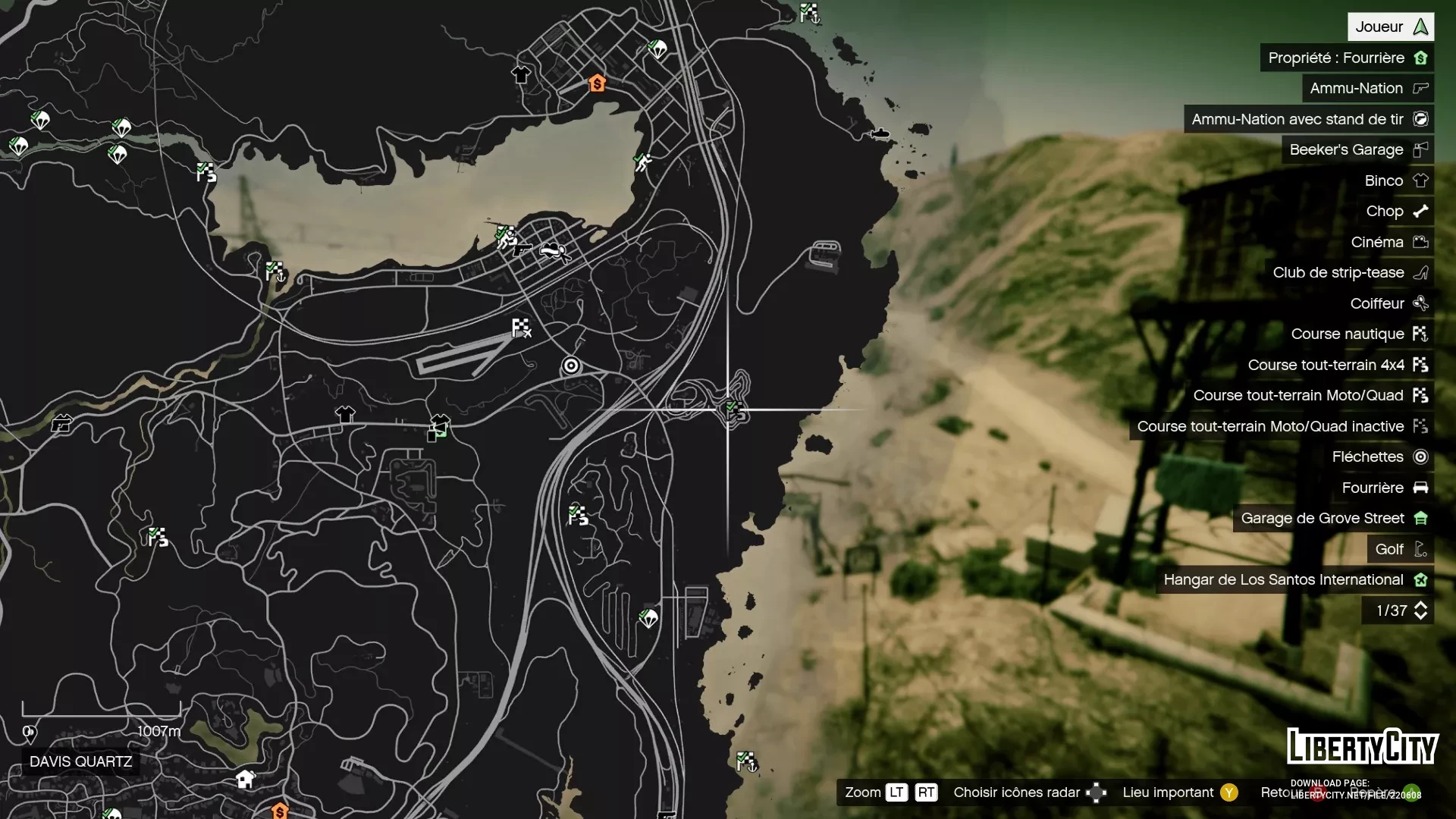Image resolution: width=1456 pixels, height=819 pixels.
Task: Select the Fléchettes legend entry
Action: (x=1379, y=457)
